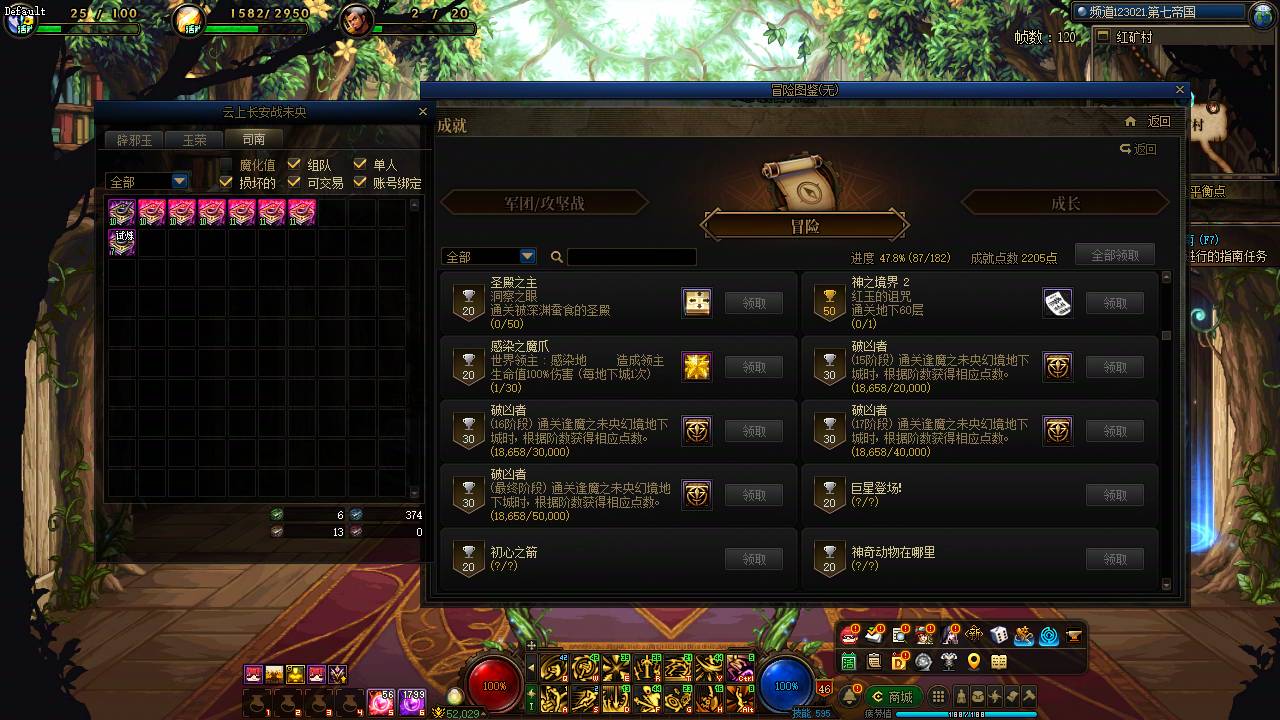Click the 新 new-content icon in the tray
The image size is (1280, 720).
973,636
